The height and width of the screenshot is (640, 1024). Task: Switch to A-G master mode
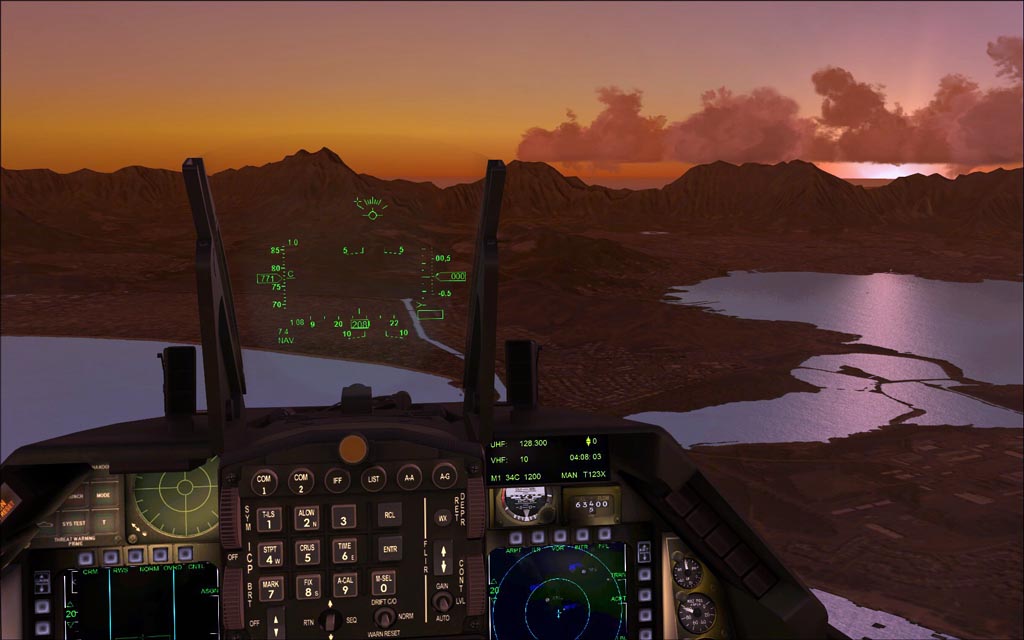[445, 476]
